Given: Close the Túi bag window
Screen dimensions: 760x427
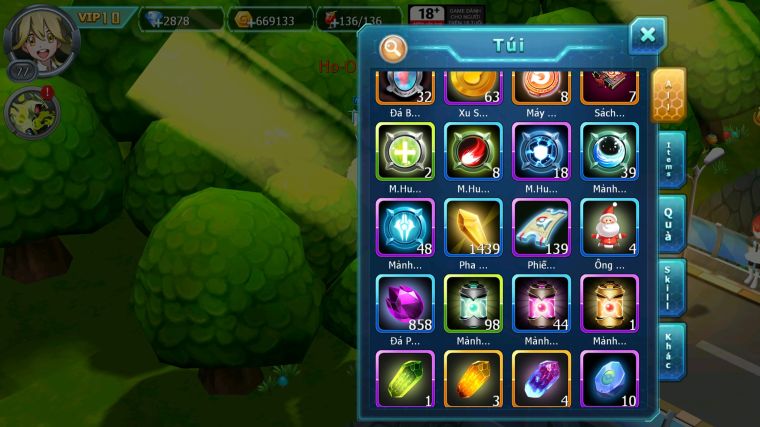Looking at the screenshot, I should click(647, 36).
